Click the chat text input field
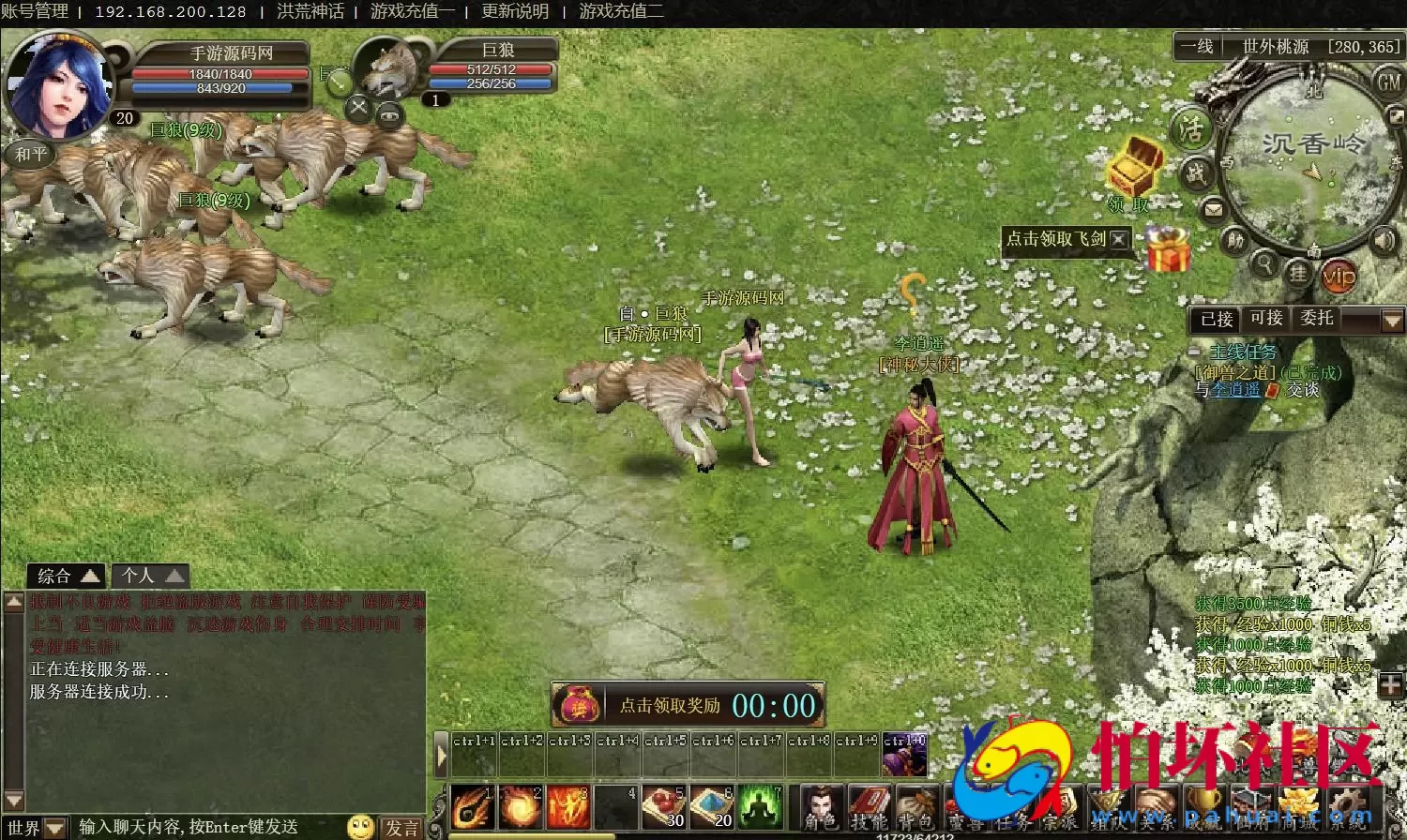The height and width of the screenshot is (840, 1407). [206, 827]
